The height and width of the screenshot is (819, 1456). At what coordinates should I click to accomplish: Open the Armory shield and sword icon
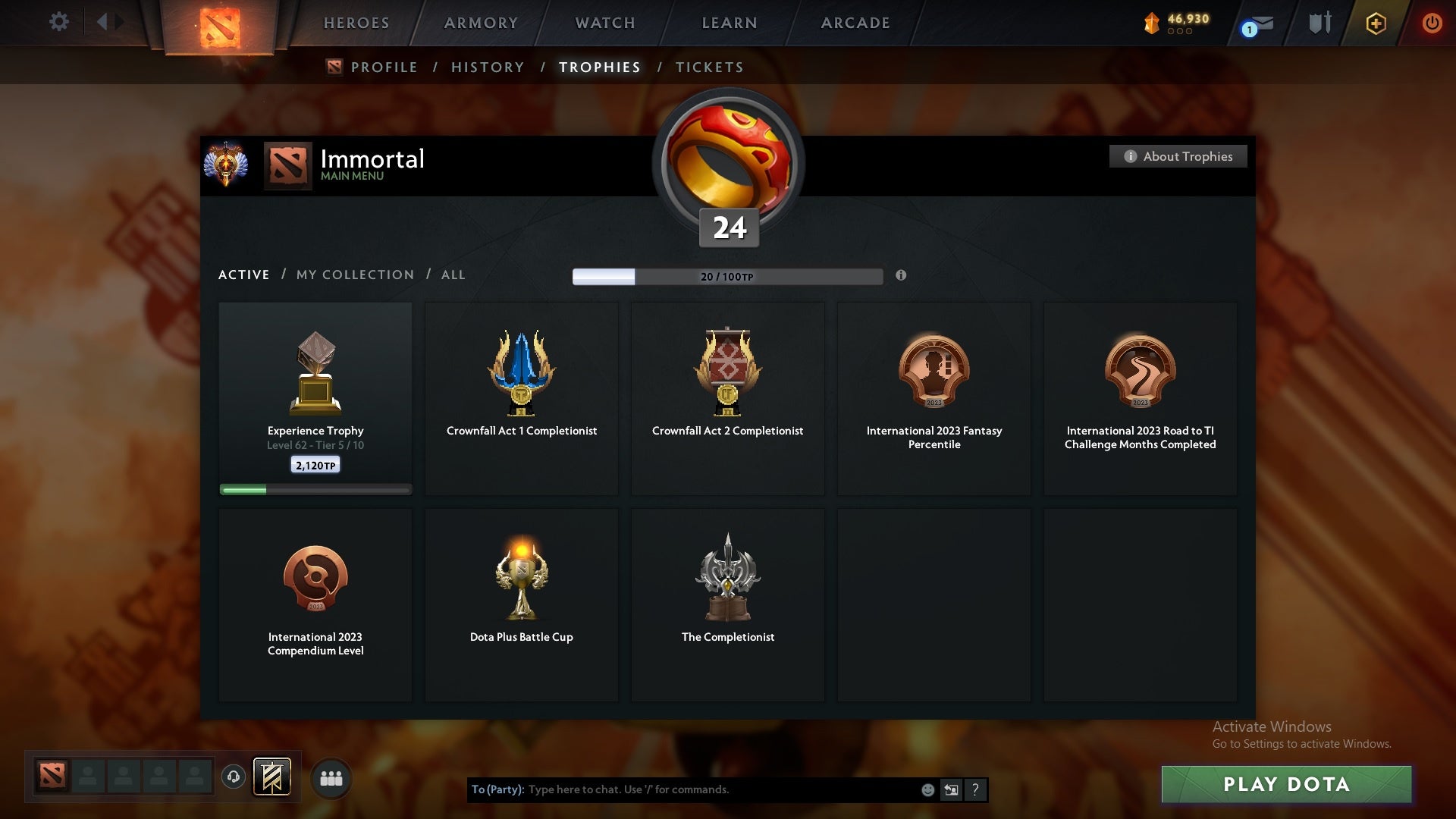1319,23
